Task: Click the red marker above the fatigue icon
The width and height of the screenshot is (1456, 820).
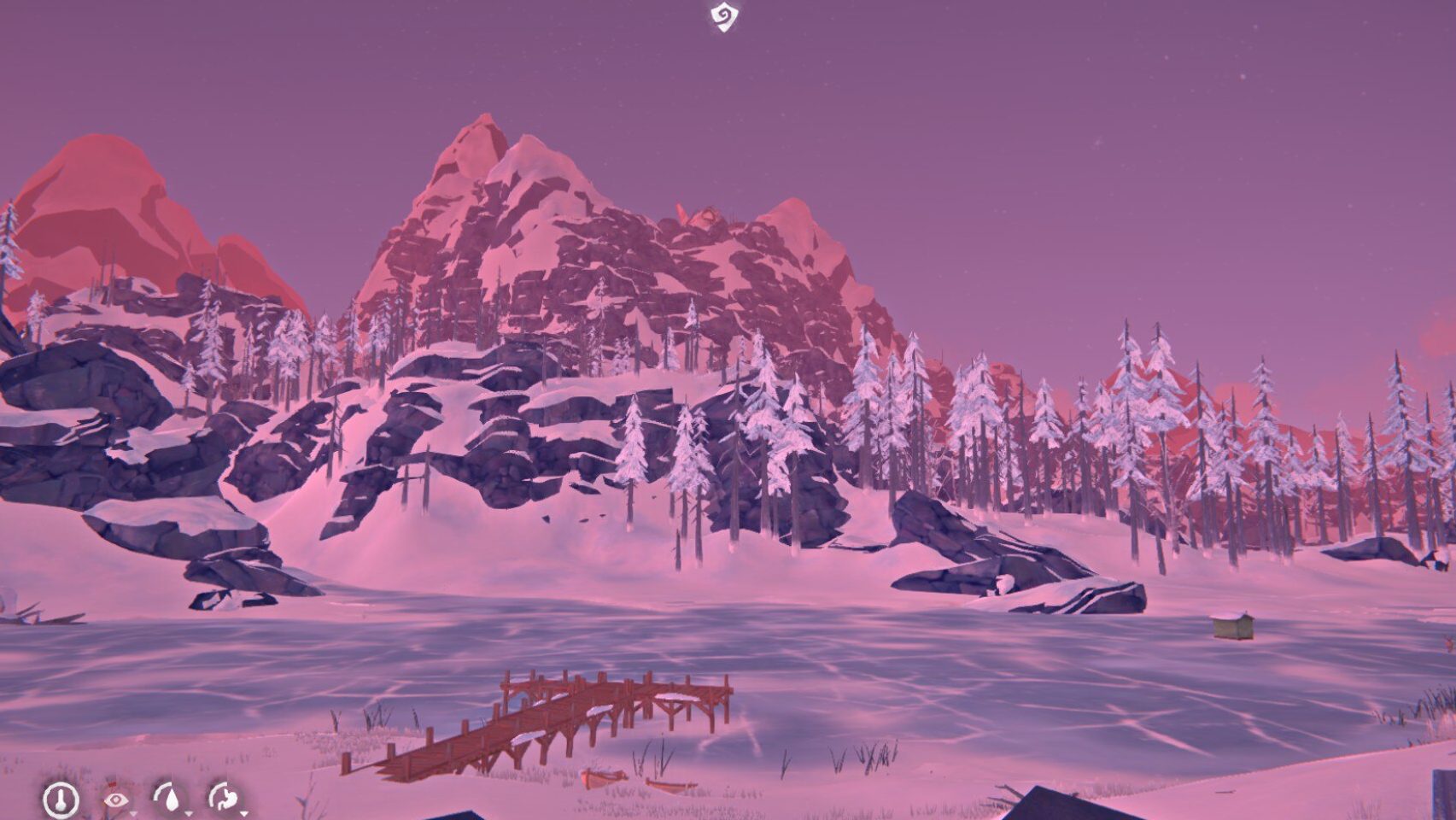Action: pos(112,783)
